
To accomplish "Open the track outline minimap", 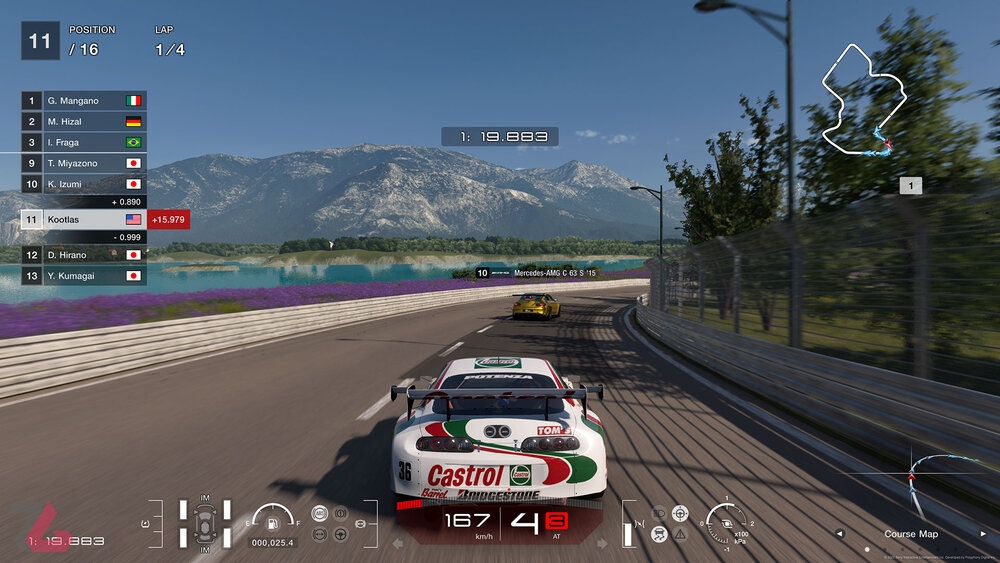I will [862, 100].
